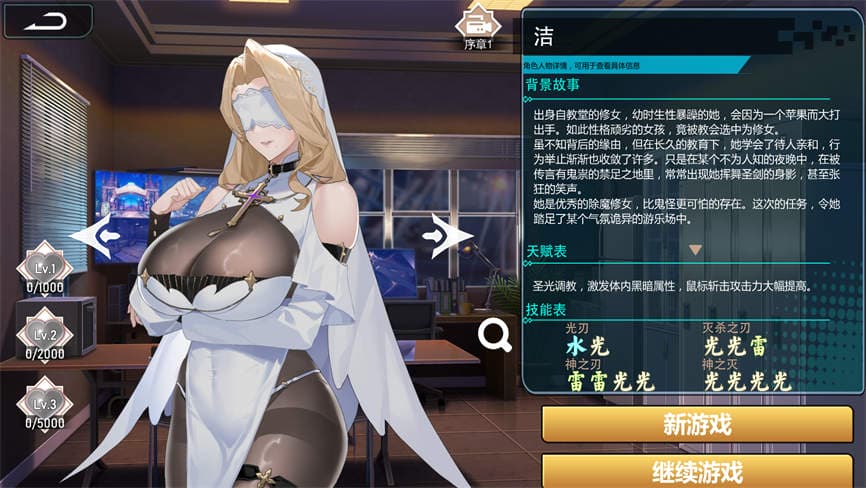Start a new game with 新游戏

tap(697, 423)
